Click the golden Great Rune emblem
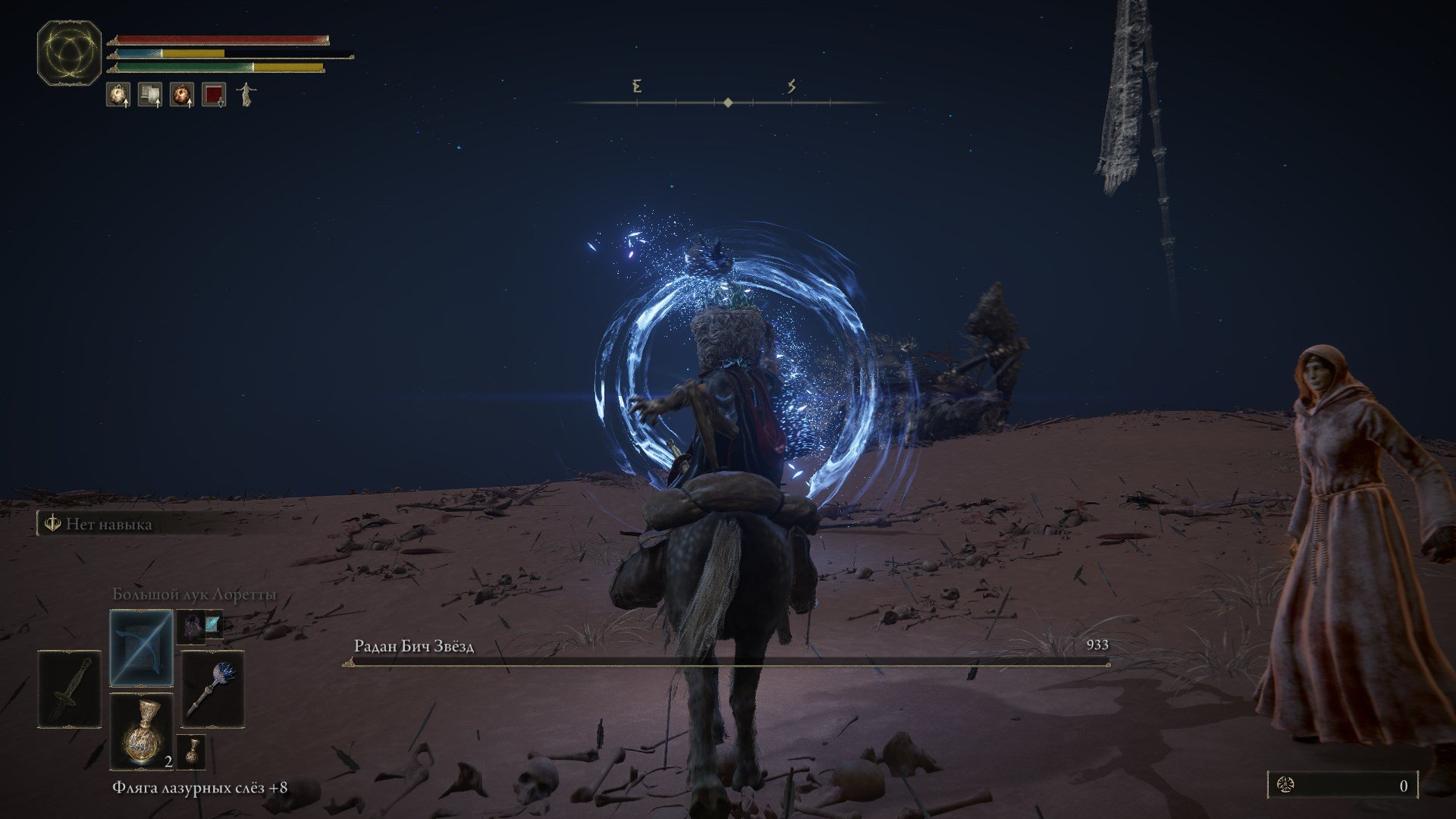This screenshot has height=819, width=1456. tap(69, 52)
